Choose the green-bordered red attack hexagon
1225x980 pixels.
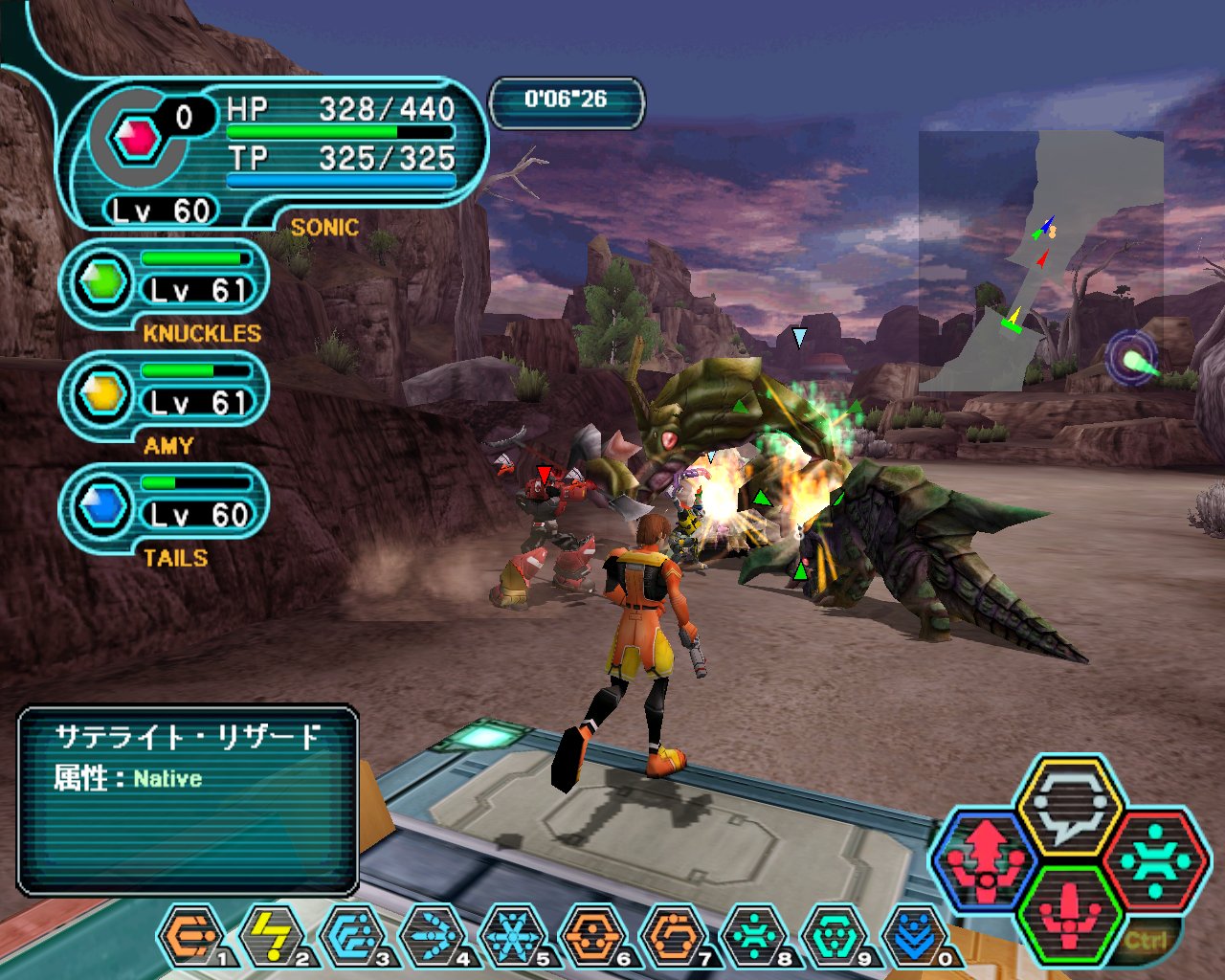coord(1069,912)
